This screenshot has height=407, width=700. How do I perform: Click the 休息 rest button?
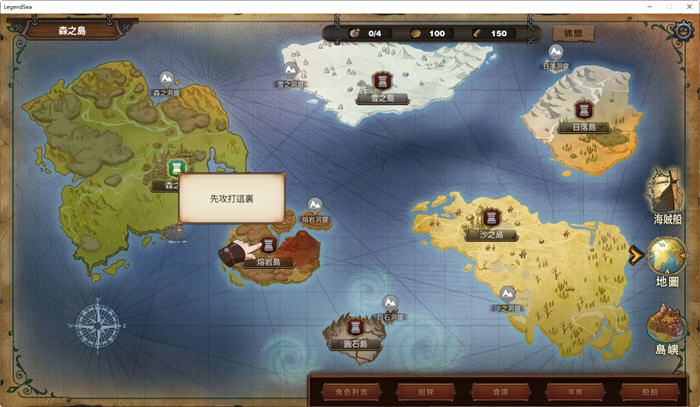click(572, 33)
